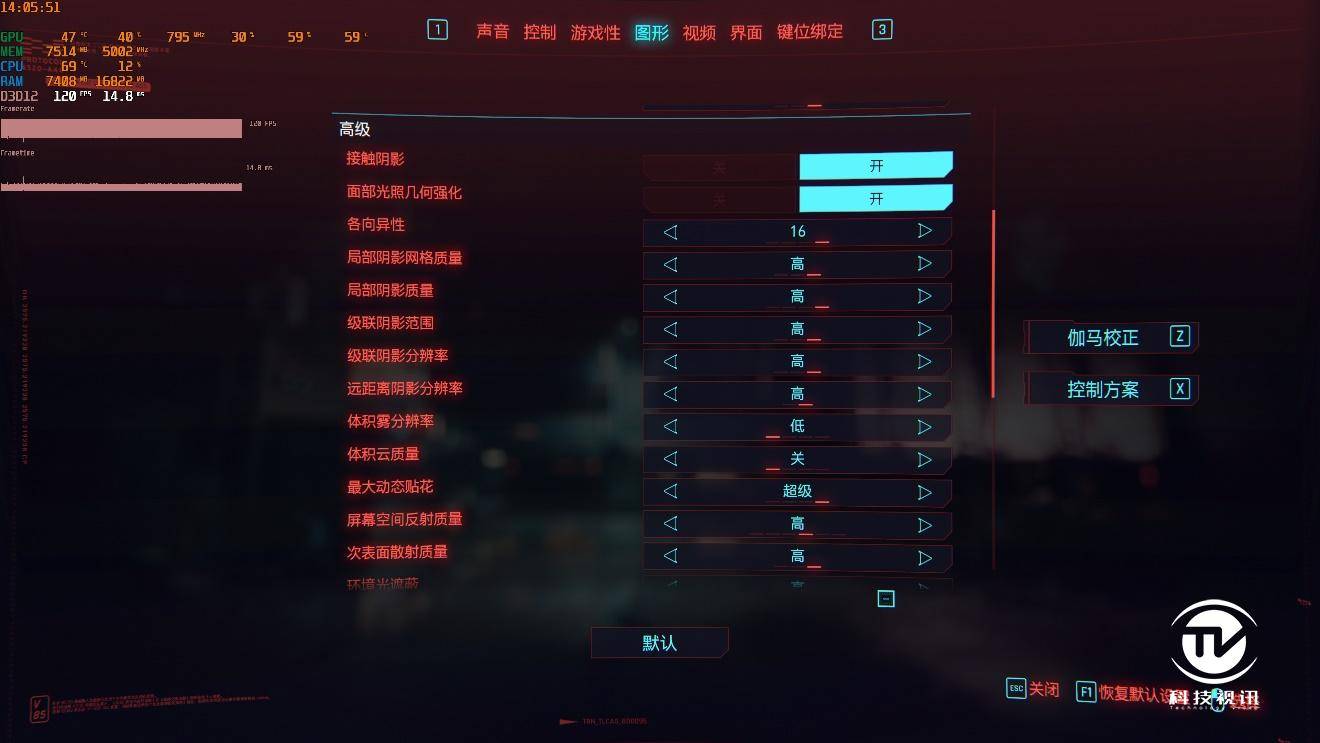Screen dimensions: 1320x743
Task: Open the 声音 settings tab
Action: (492, 32)
